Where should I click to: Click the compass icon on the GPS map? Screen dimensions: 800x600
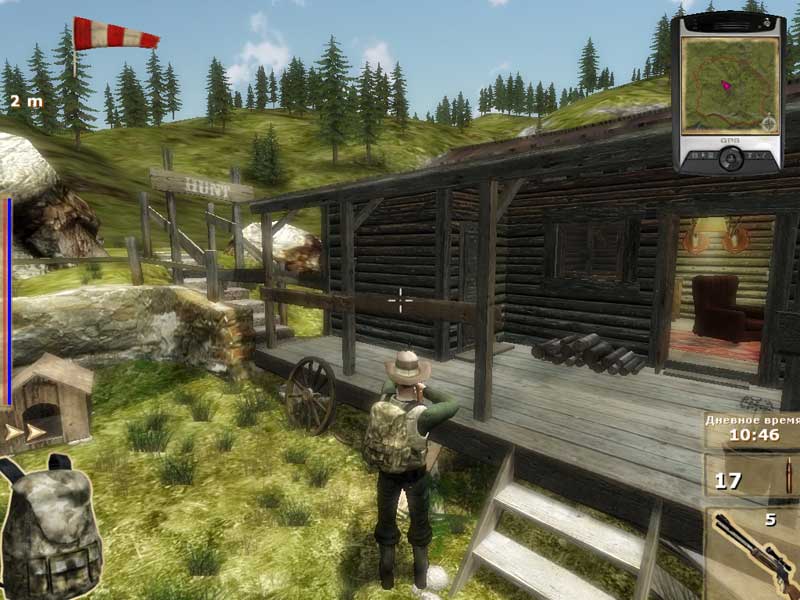point(768,124)
